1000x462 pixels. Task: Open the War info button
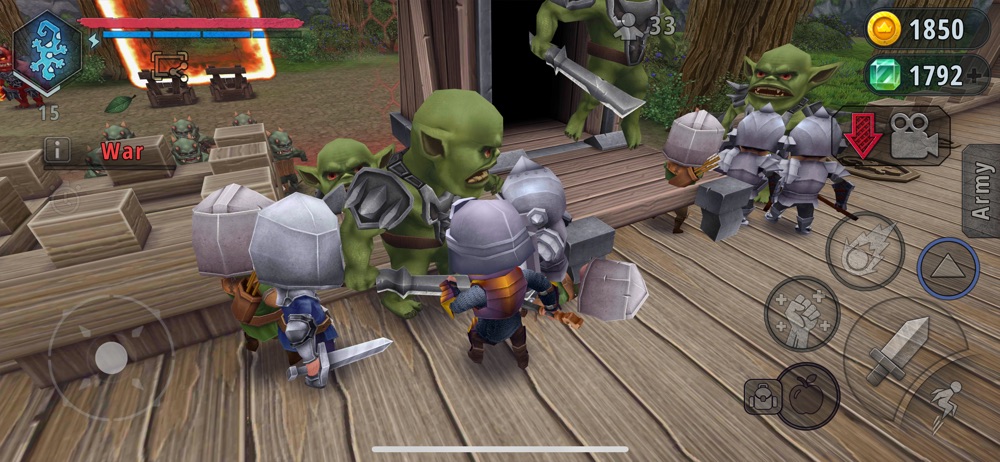pos(57,151)
